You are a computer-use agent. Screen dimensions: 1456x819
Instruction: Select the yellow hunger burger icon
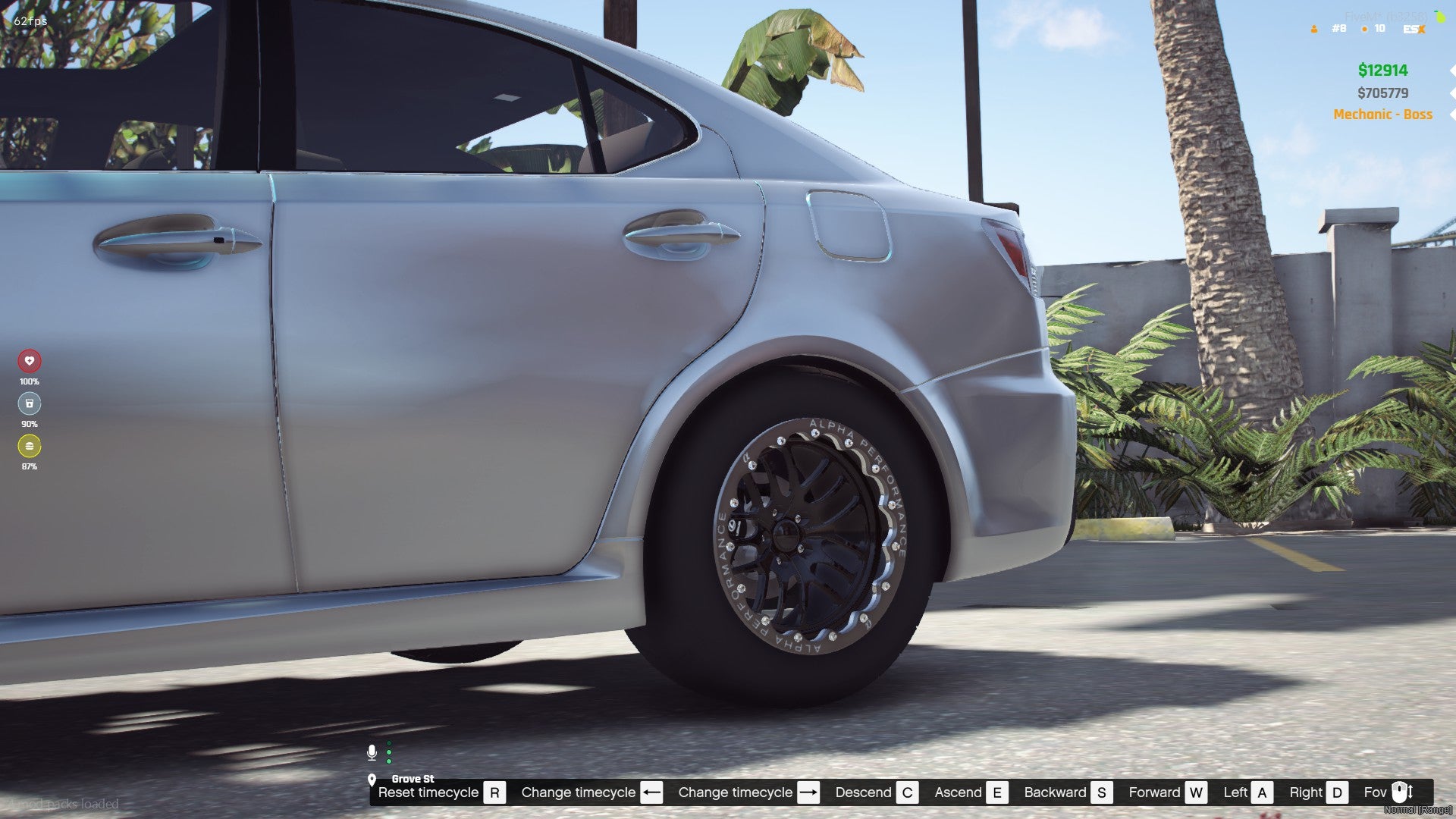click(30, 446)
